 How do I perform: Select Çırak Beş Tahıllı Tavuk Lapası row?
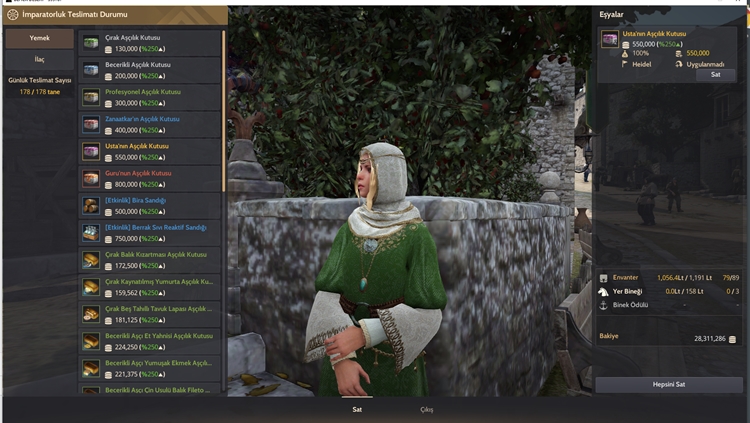(150, 314)
